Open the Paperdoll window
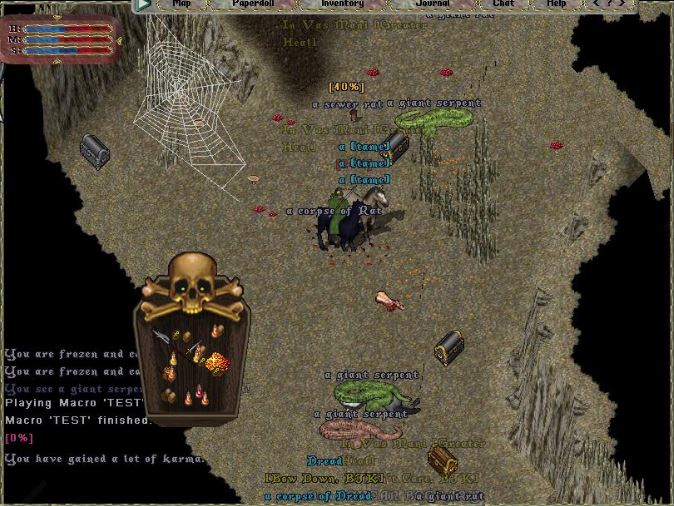 tap(253, 4)
